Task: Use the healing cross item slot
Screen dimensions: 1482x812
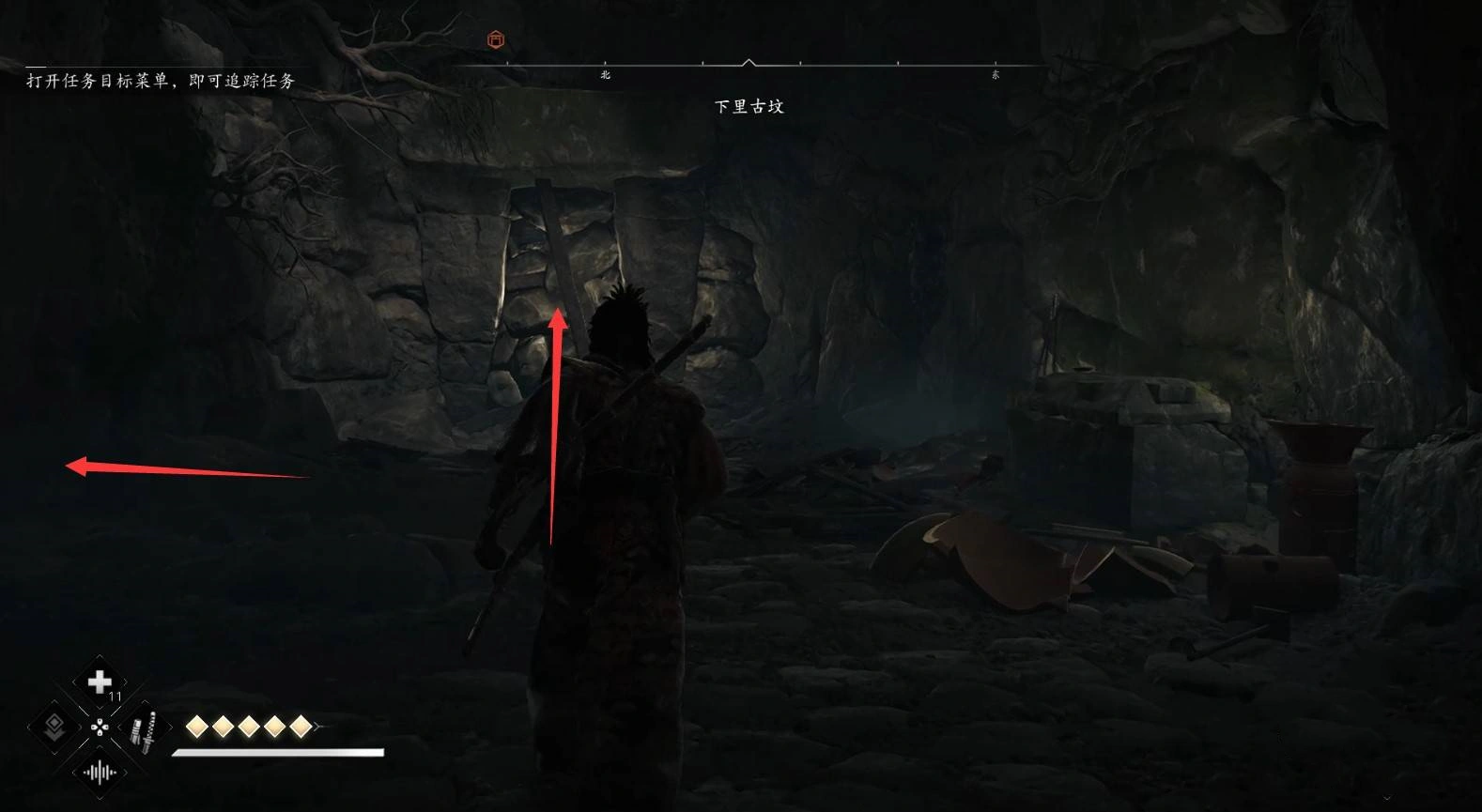Action: pyautogui.click(x=100, y=682)
